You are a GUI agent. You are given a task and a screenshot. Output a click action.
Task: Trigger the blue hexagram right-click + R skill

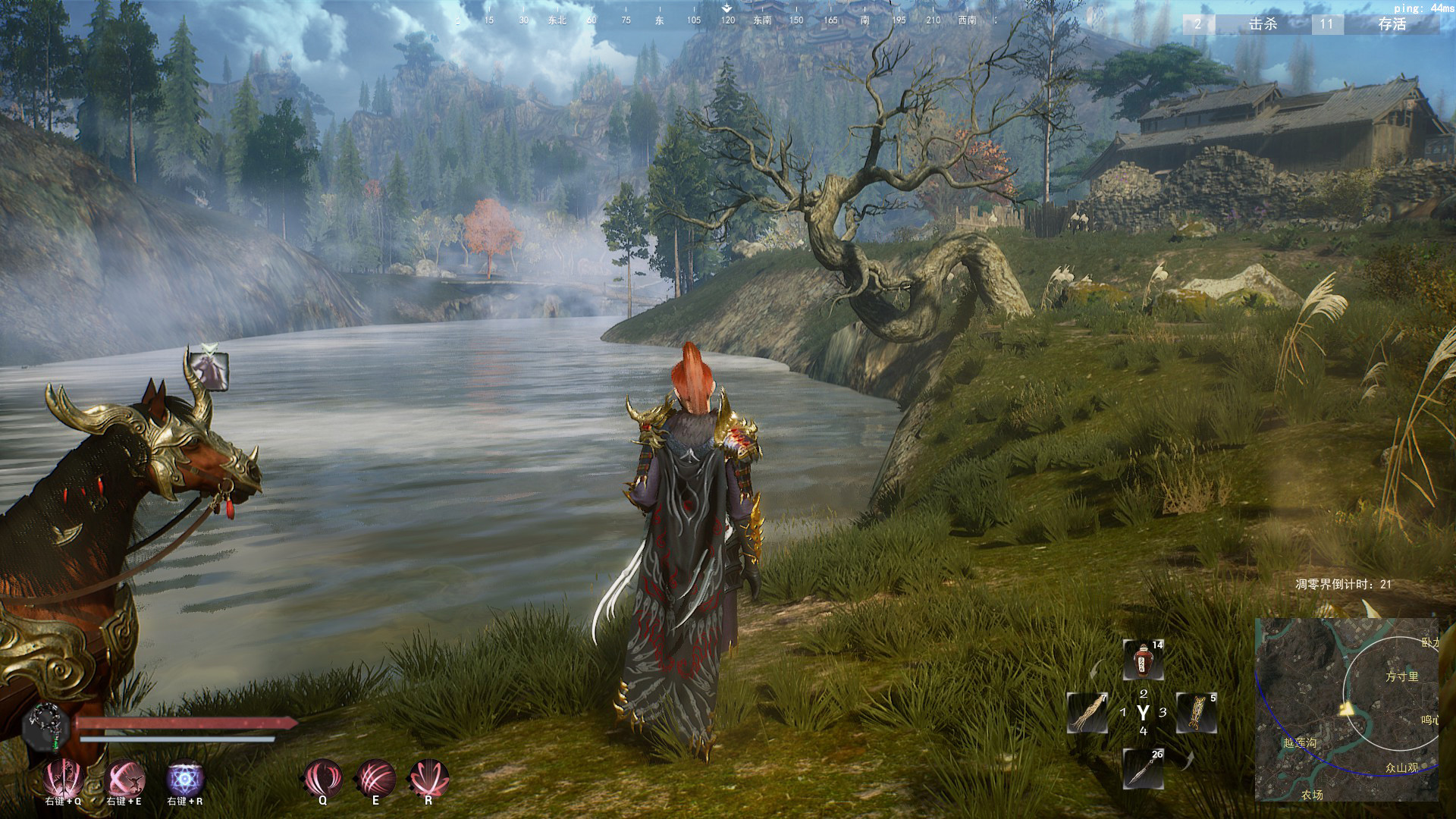(x=184, y=779)
